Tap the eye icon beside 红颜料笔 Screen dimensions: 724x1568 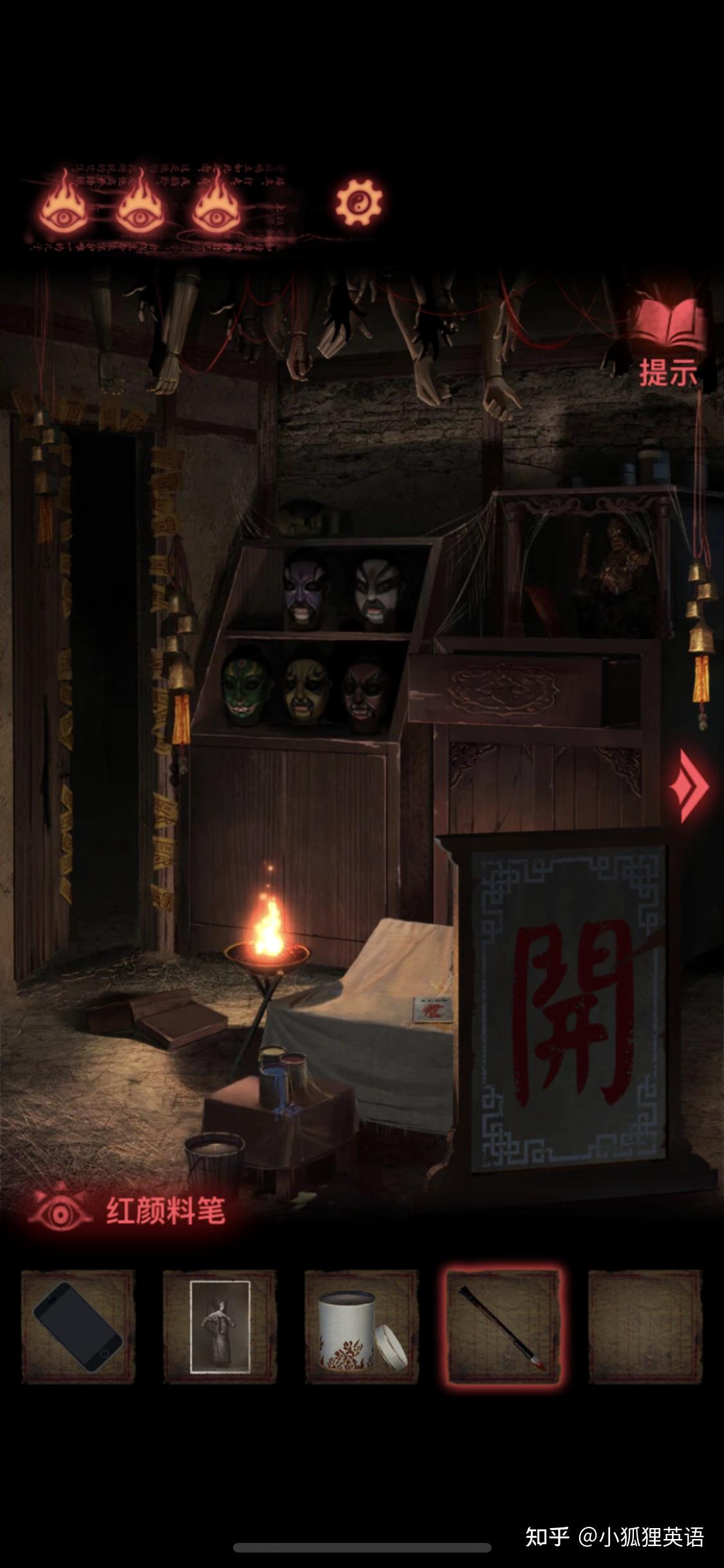[x=60, y=1210]
